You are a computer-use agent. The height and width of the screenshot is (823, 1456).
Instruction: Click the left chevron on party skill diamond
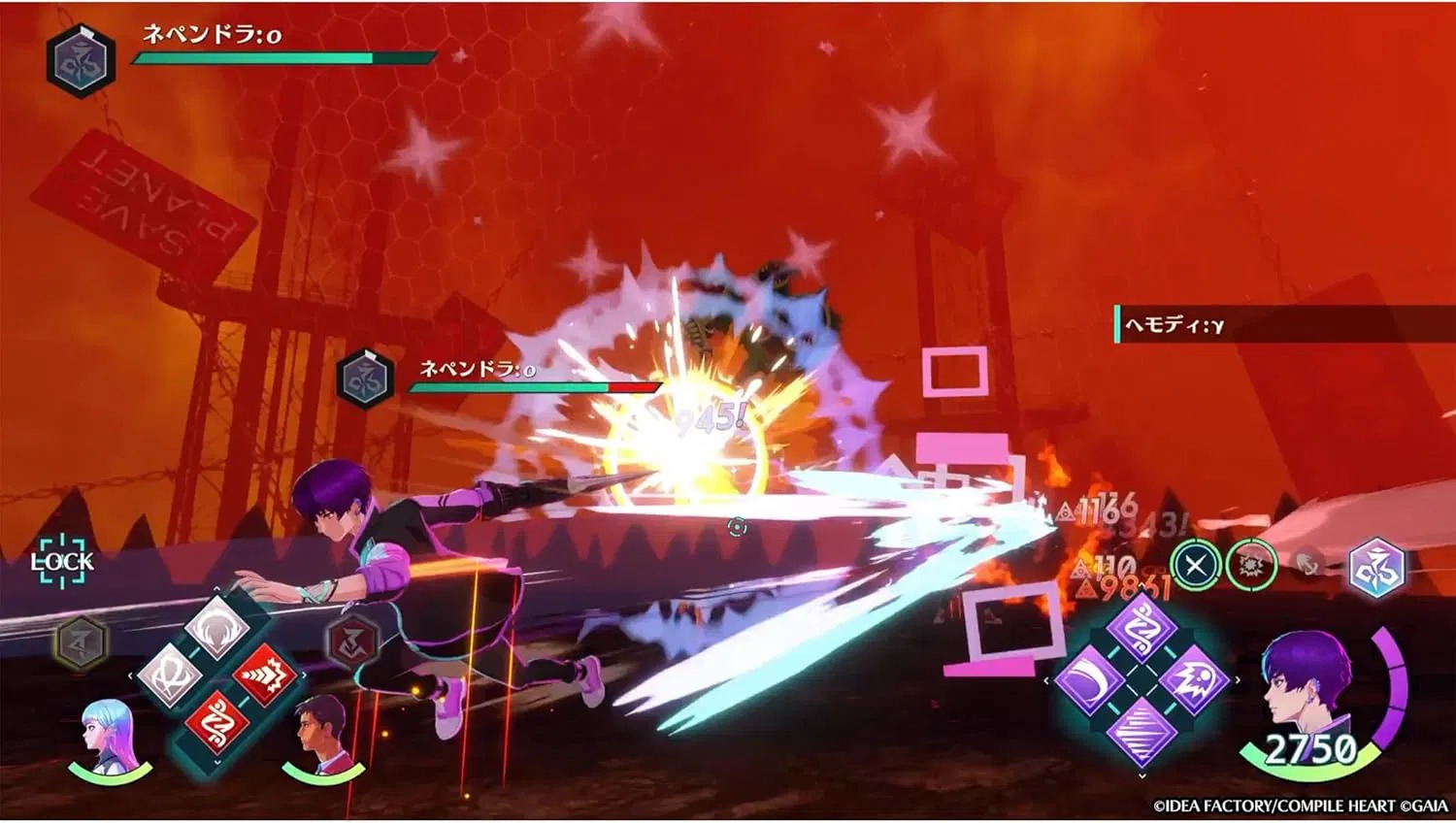click(131, 675)
